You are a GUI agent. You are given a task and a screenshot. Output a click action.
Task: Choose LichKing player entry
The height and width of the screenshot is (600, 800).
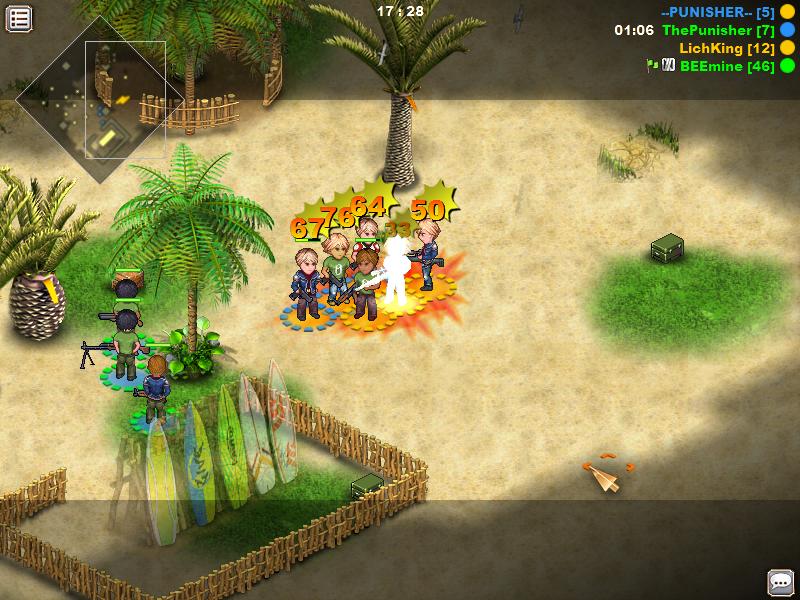[727, 48]
